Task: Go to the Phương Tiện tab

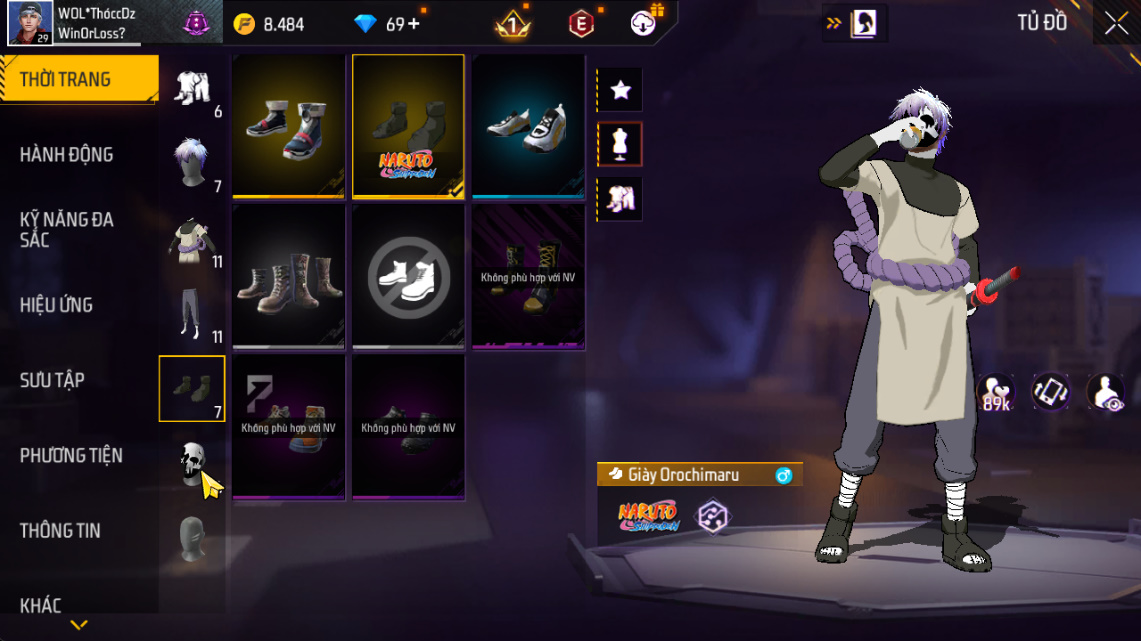Action: (x=71, y=456)
